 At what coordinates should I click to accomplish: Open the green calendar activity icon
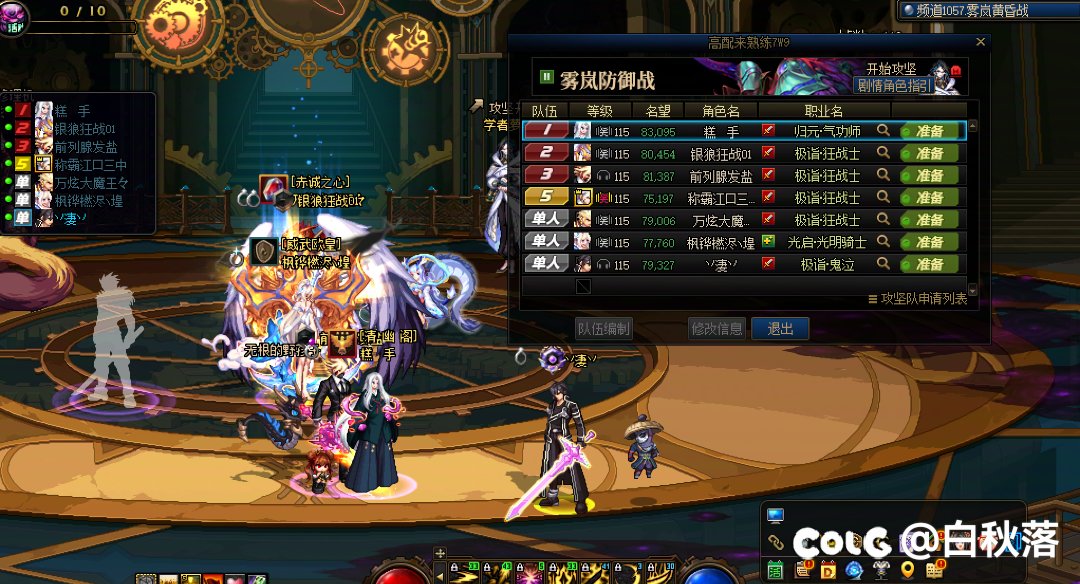(775, 570)
